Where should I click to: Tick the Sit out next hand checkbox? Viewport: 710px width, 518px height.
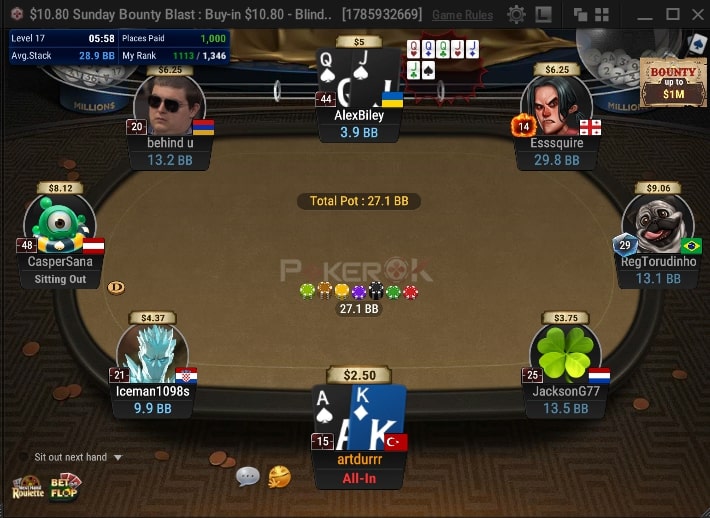[23, 457]
